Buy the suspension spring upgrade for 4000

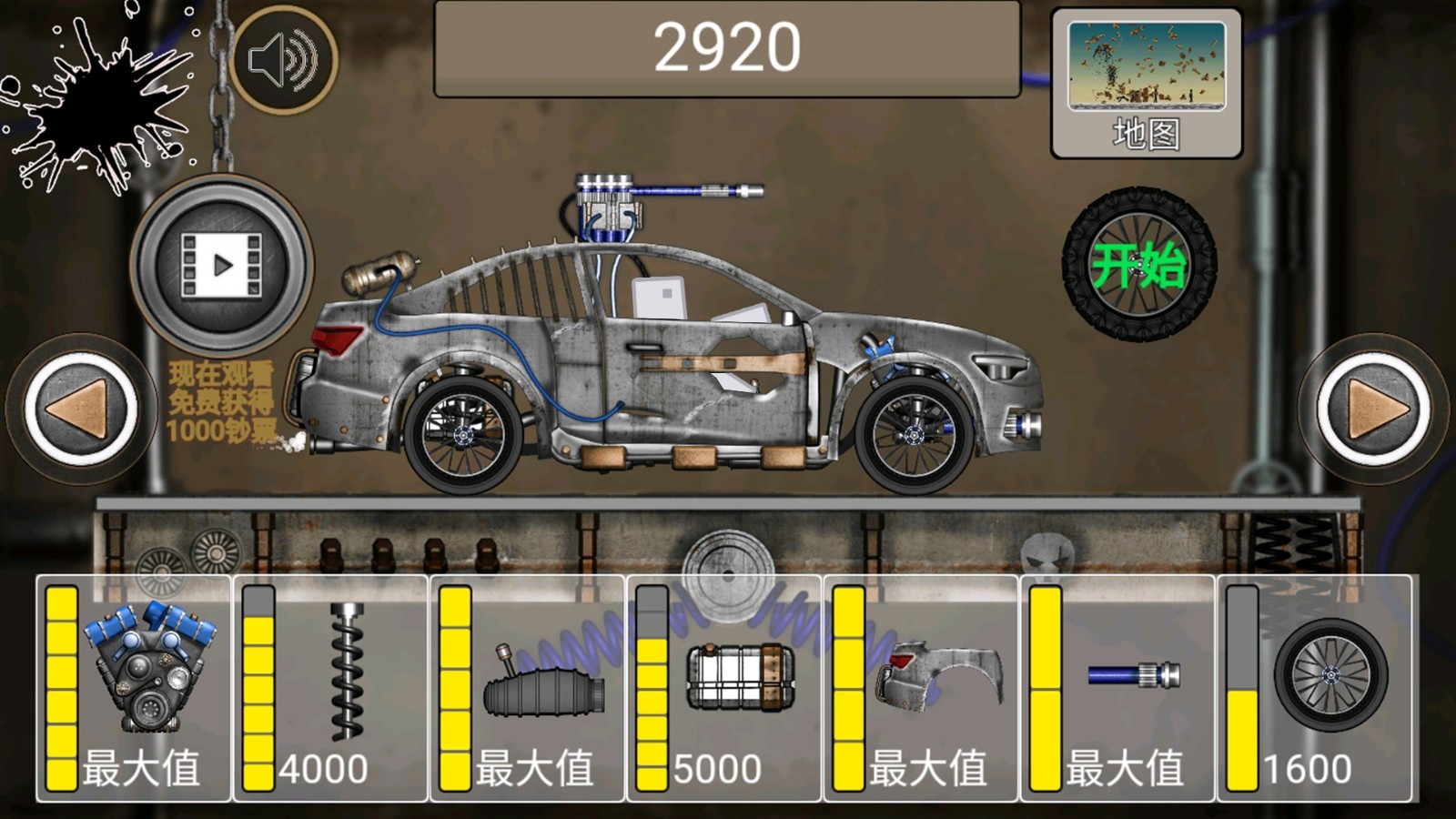[x=330, y=689]
